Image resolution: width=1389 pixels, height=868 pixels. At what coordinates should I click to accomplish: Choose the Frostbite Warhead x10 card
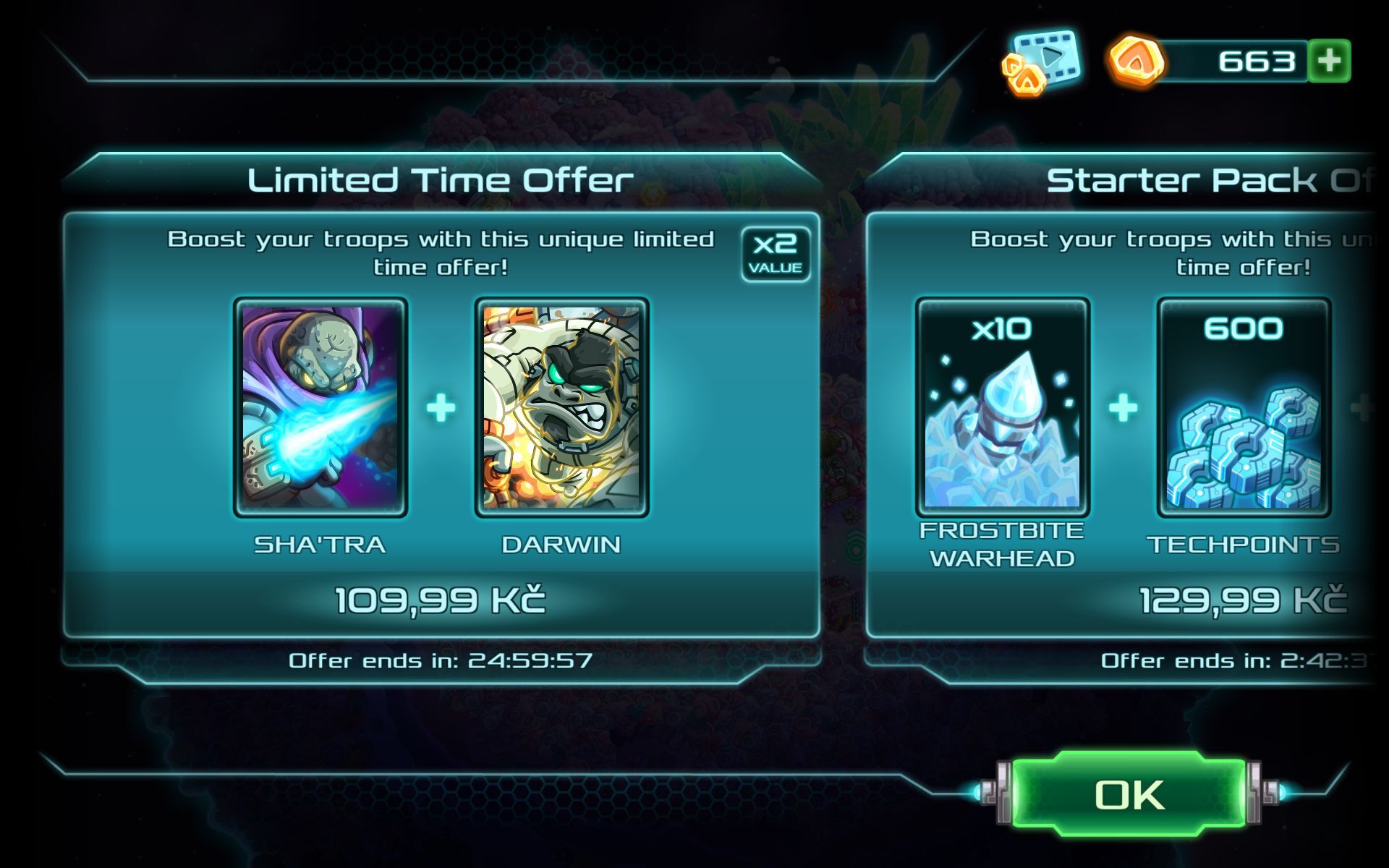point(1002,407)
